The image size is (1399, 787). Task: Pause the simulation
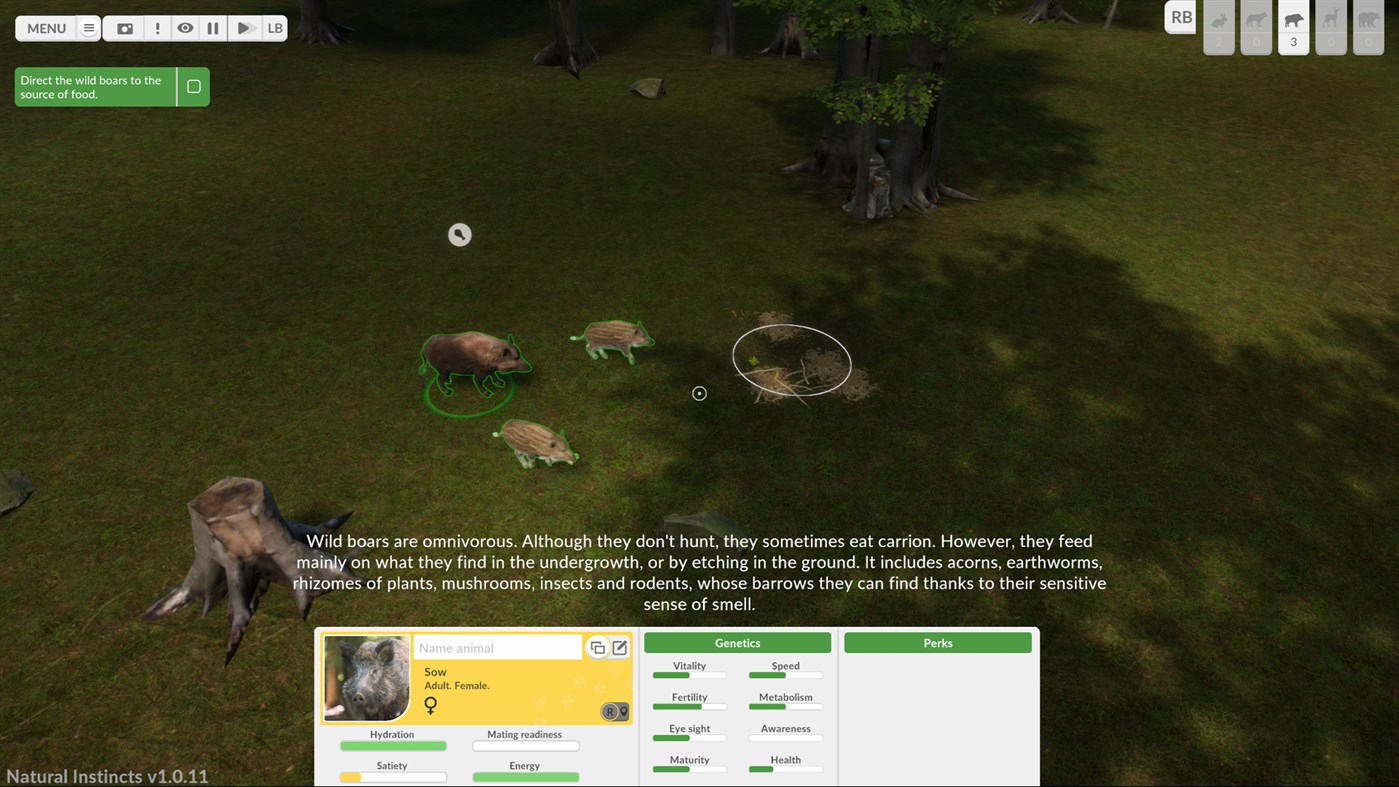coord(212,28)
